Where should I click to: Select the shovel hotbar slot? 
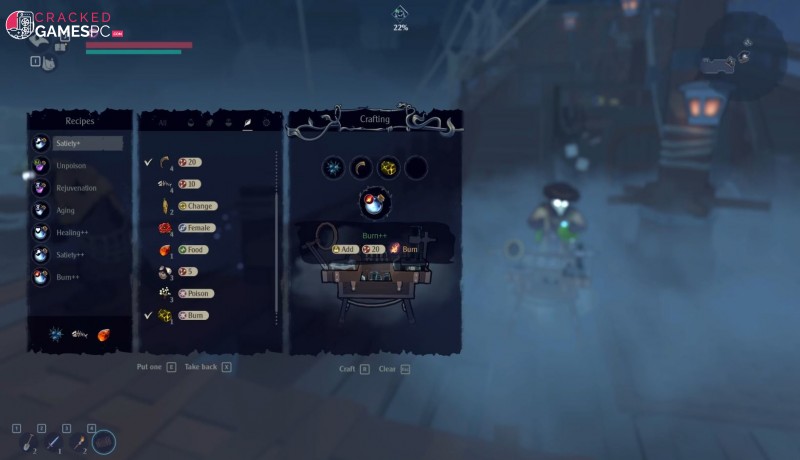(x=25, y=441)
